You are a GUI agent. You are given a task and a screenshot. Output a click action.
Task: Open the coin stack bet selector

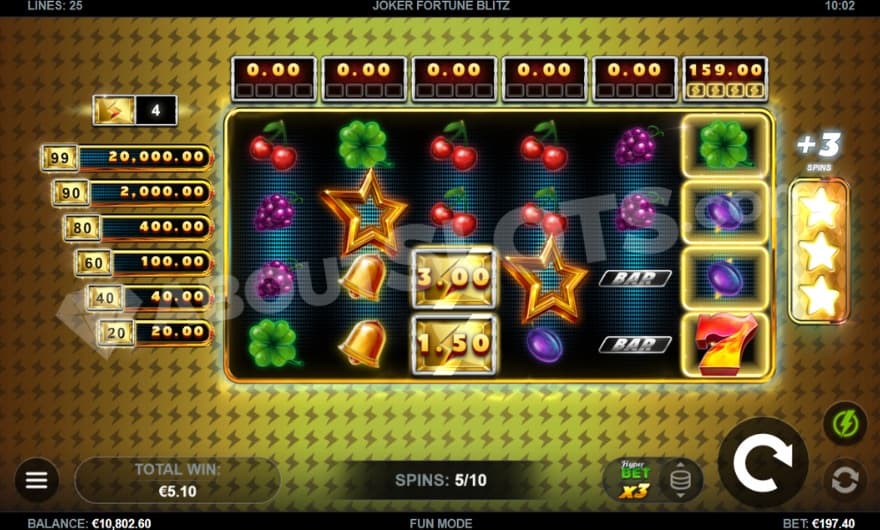(681, 481)
